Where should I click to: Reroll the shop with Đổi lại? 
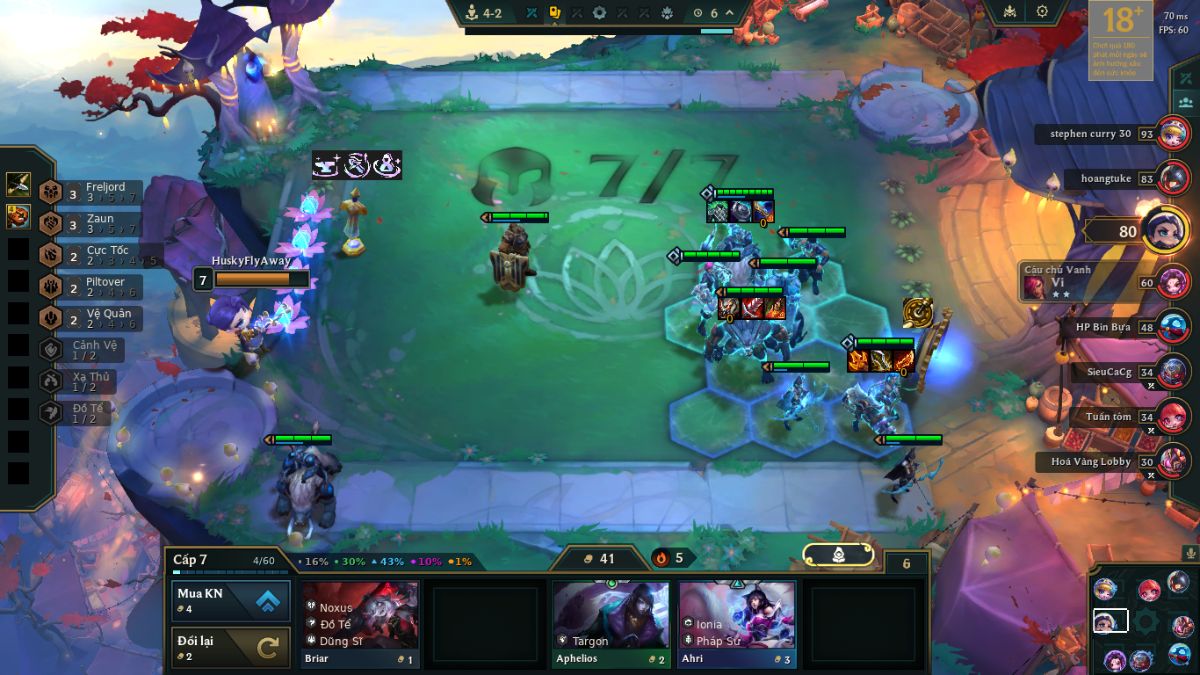click(231, 647)
